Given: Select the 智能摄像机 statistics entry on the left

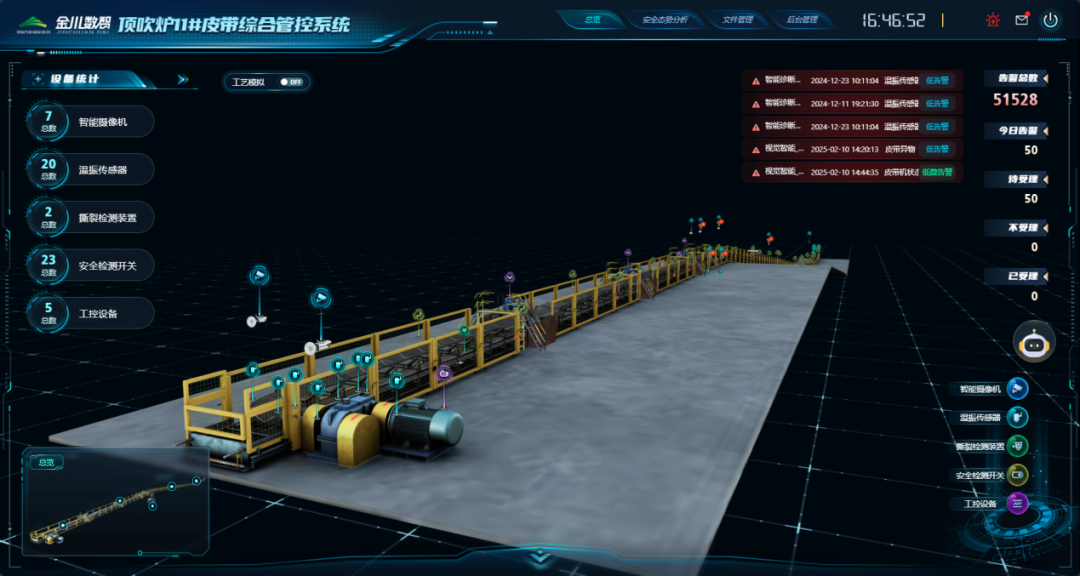Looking at the screenshot, I should click(x=92, y=122).
